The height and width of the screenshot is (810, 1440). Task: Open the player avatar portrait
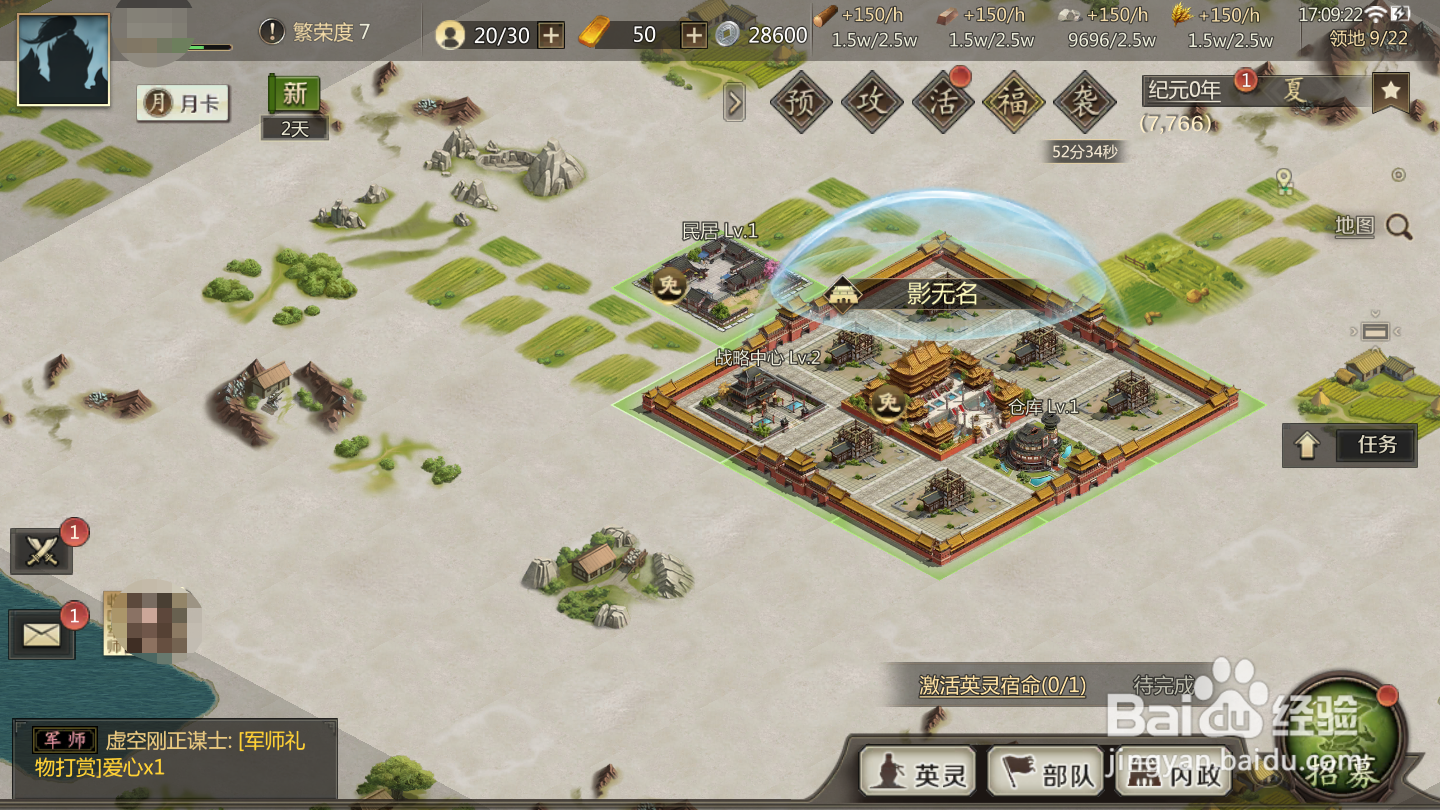(x=63, y=60)
